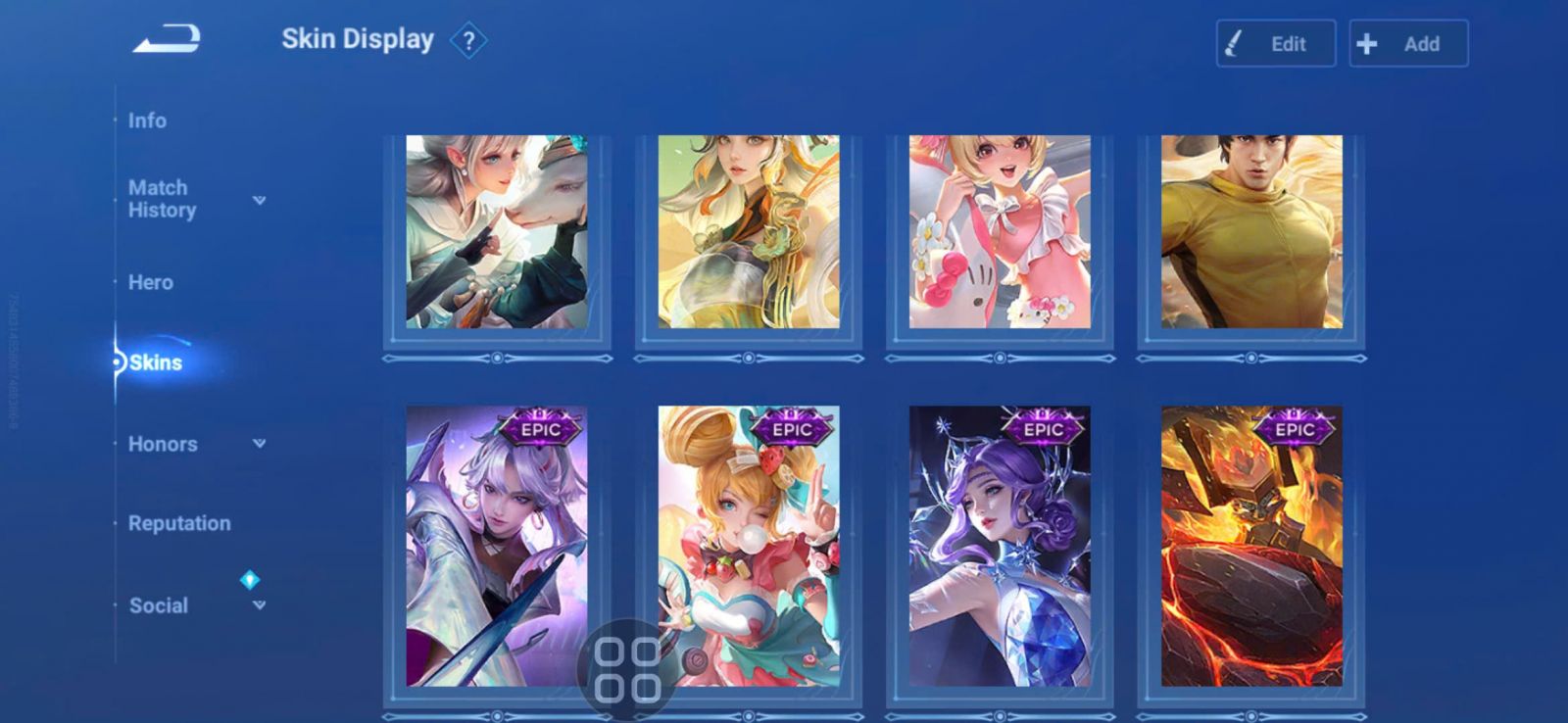Open the Skin Display help question mark
Viewport: 1568px width, 723px height.
(x=468, y=41)
